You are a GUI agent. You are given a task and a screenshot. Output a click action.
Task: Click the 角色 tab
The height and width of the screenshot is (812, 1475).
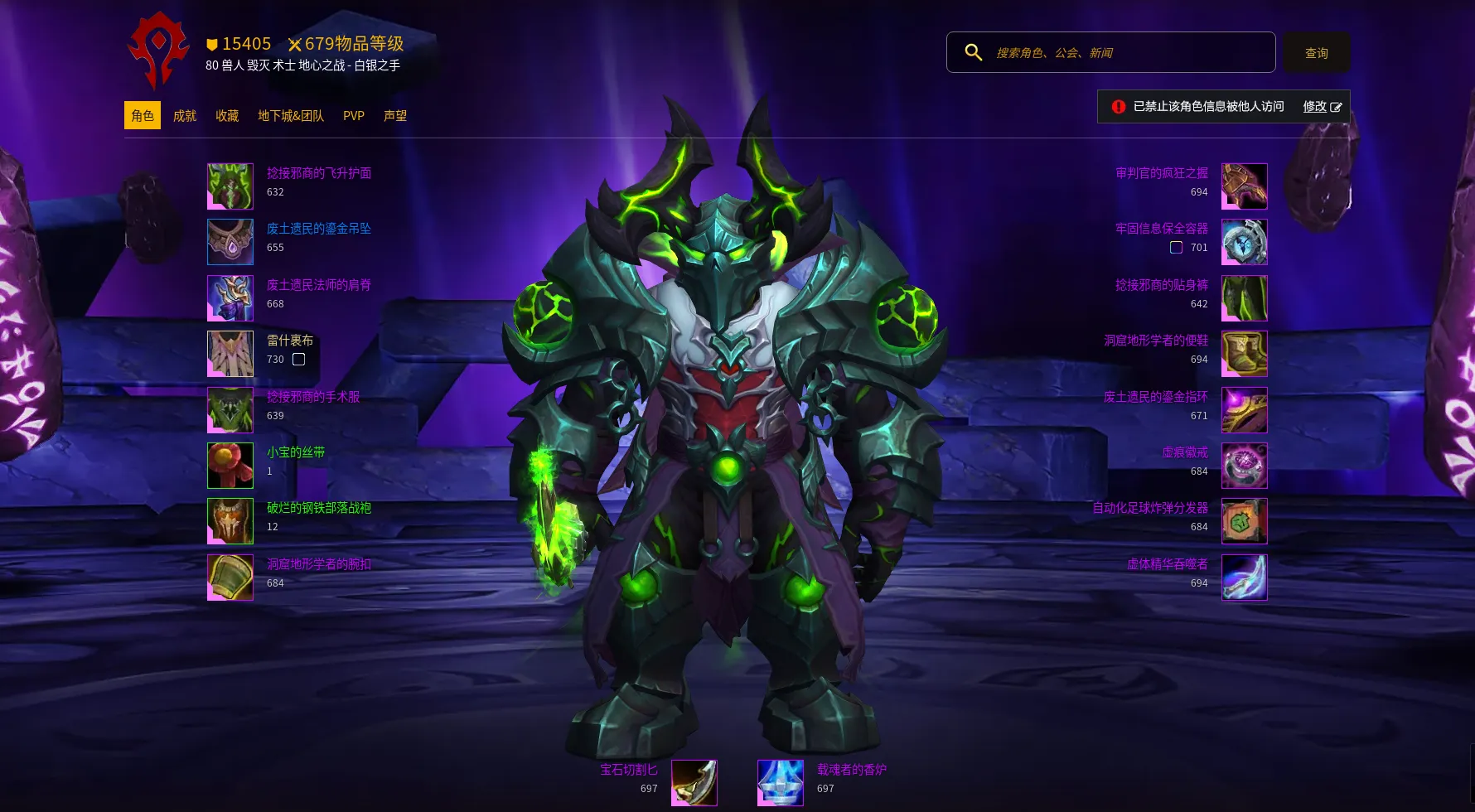point(143,116)
